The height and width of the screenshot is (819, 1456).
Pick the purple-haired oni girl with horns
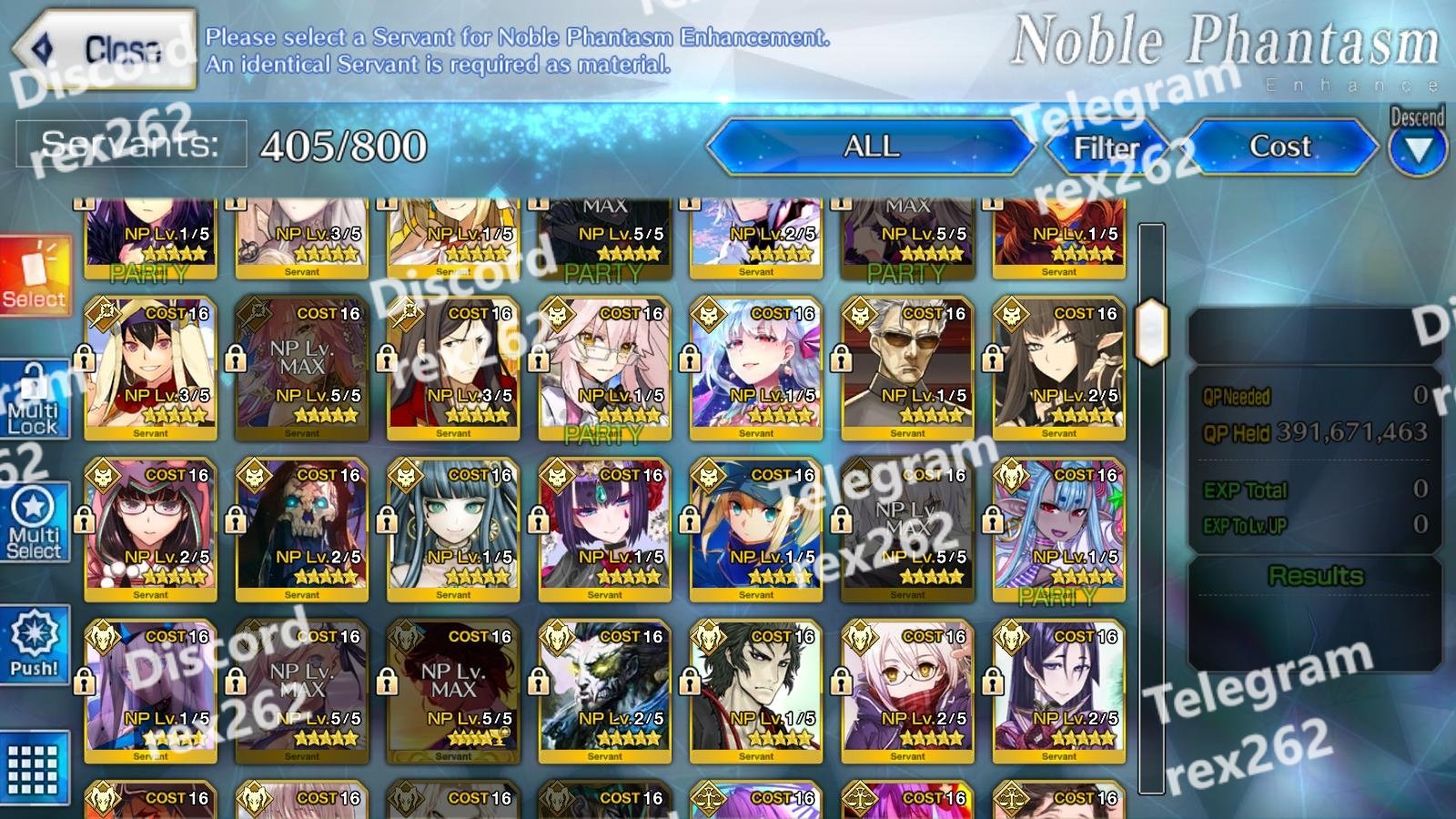pos(604,530)
